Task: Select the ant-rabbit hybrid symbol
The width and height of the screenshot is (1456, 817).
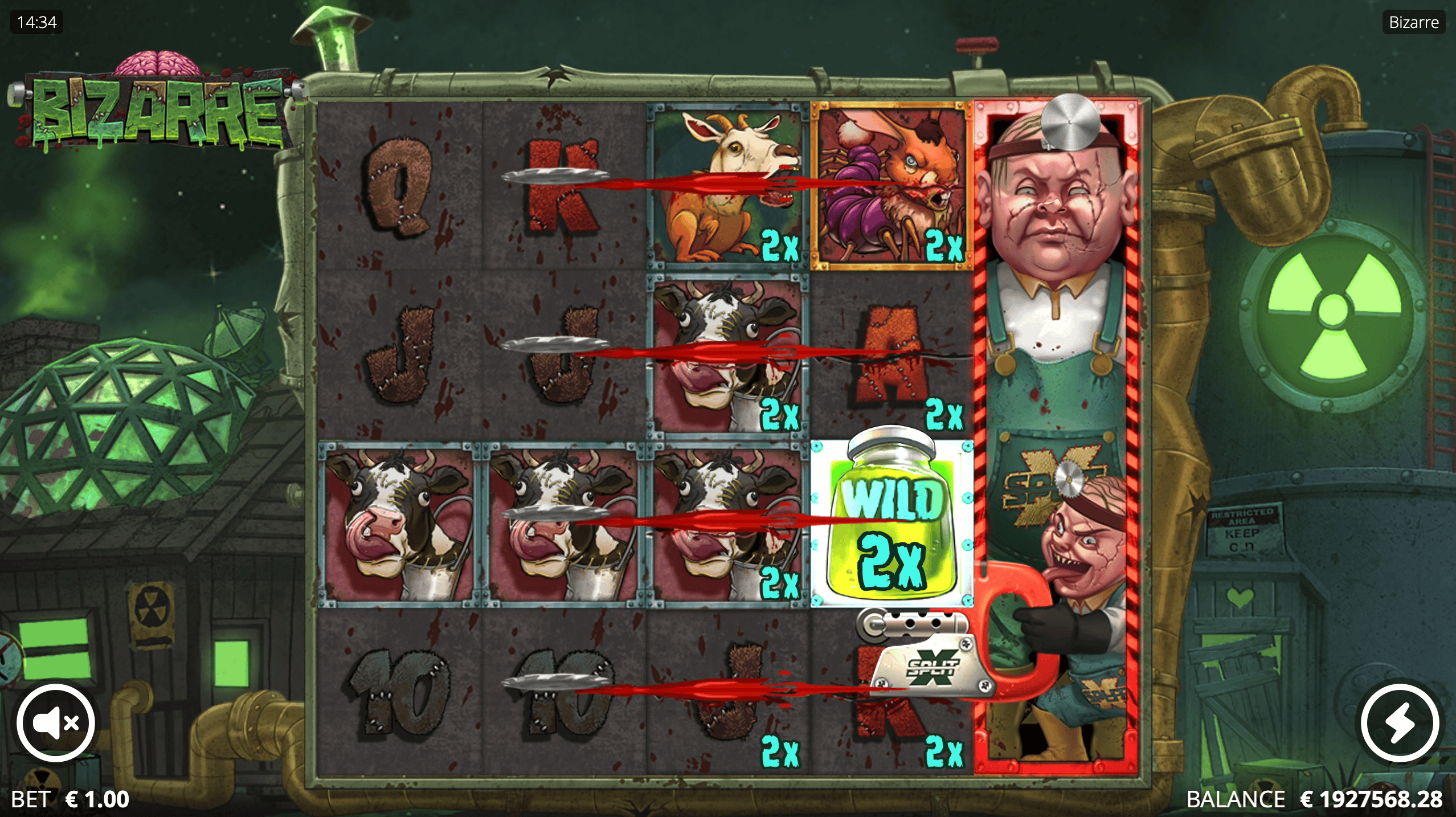Action: tap(891, 182)
